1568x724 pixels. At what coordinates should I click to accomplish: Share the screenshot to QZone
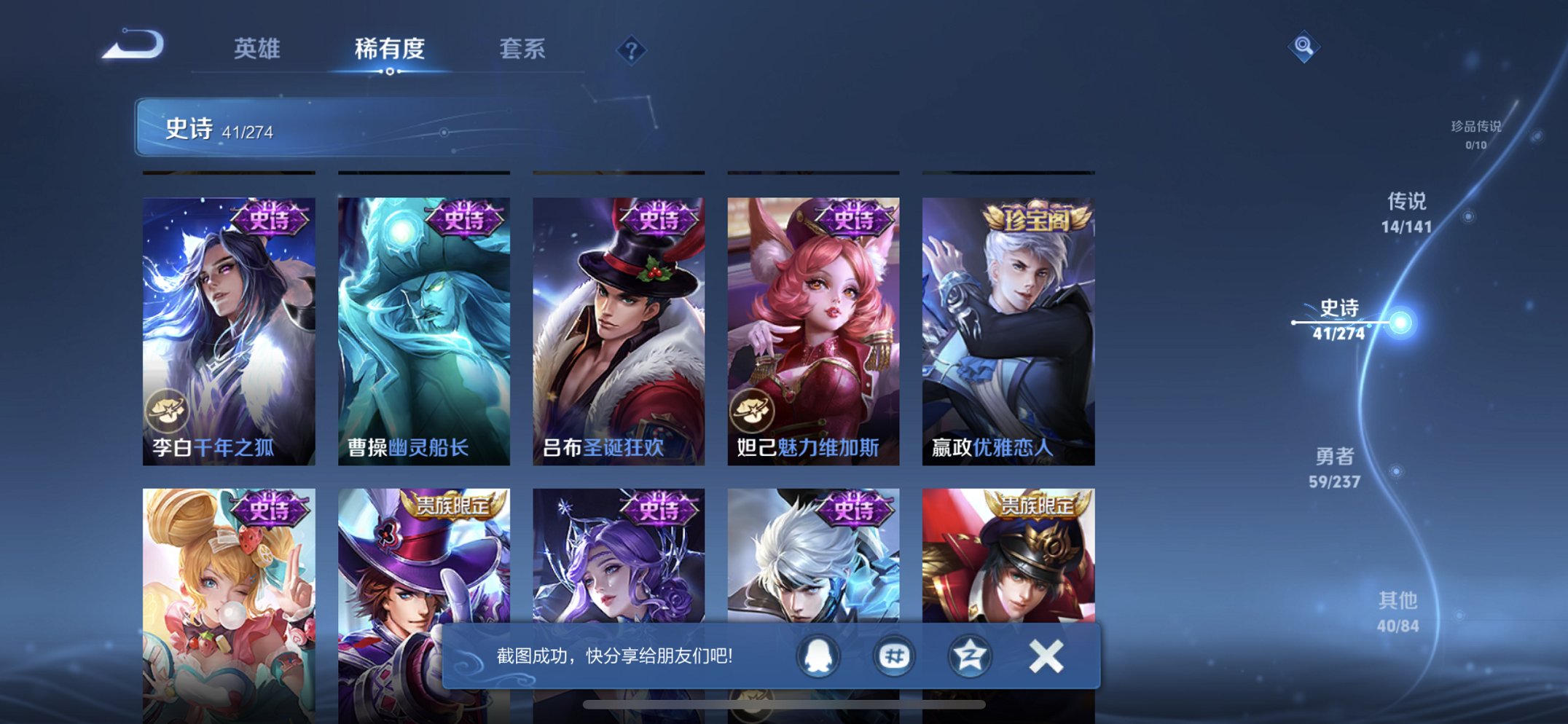click(971, 656)
